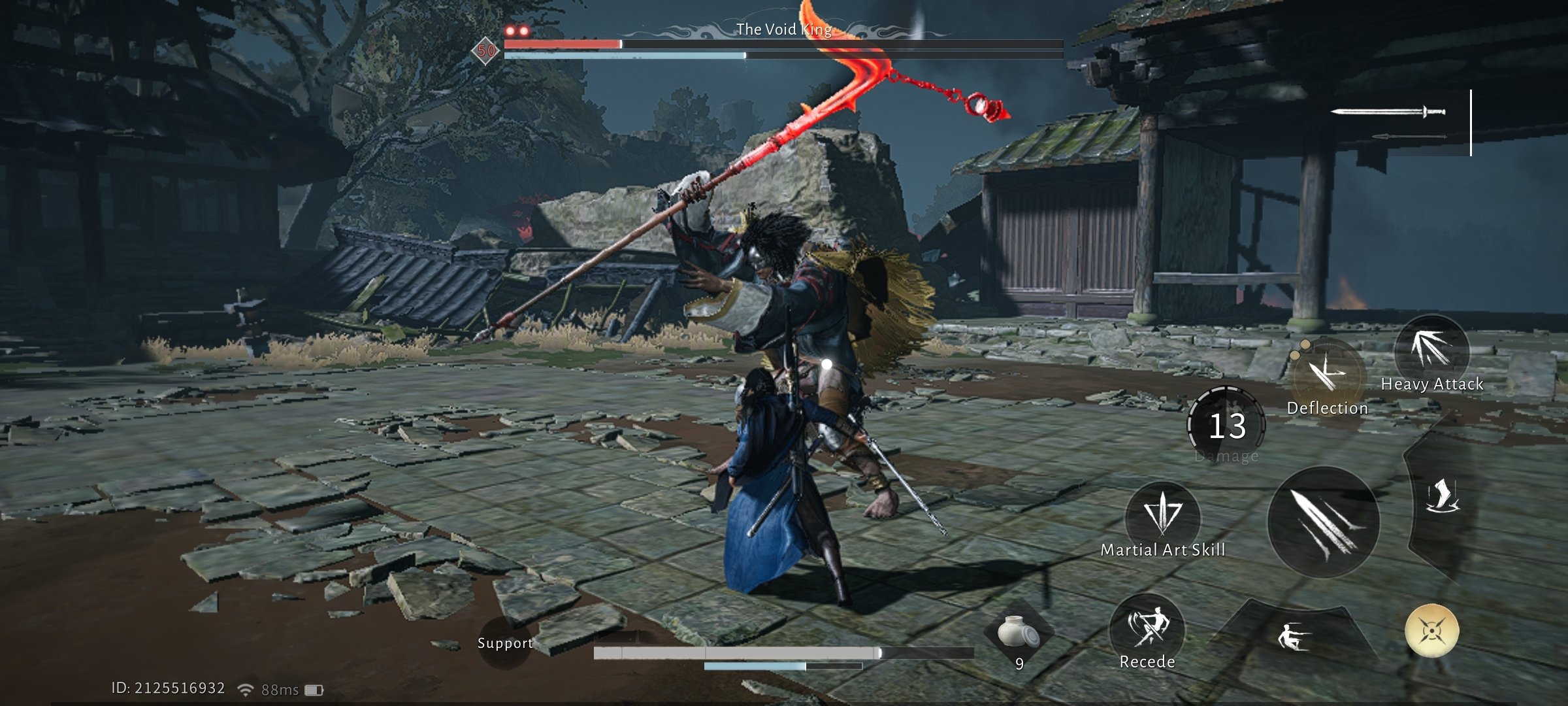Tap The Void King boss name
Image resolution: width=1568 pixels, height=706 pixels.
pyautogui.click(x=784, y=29)
